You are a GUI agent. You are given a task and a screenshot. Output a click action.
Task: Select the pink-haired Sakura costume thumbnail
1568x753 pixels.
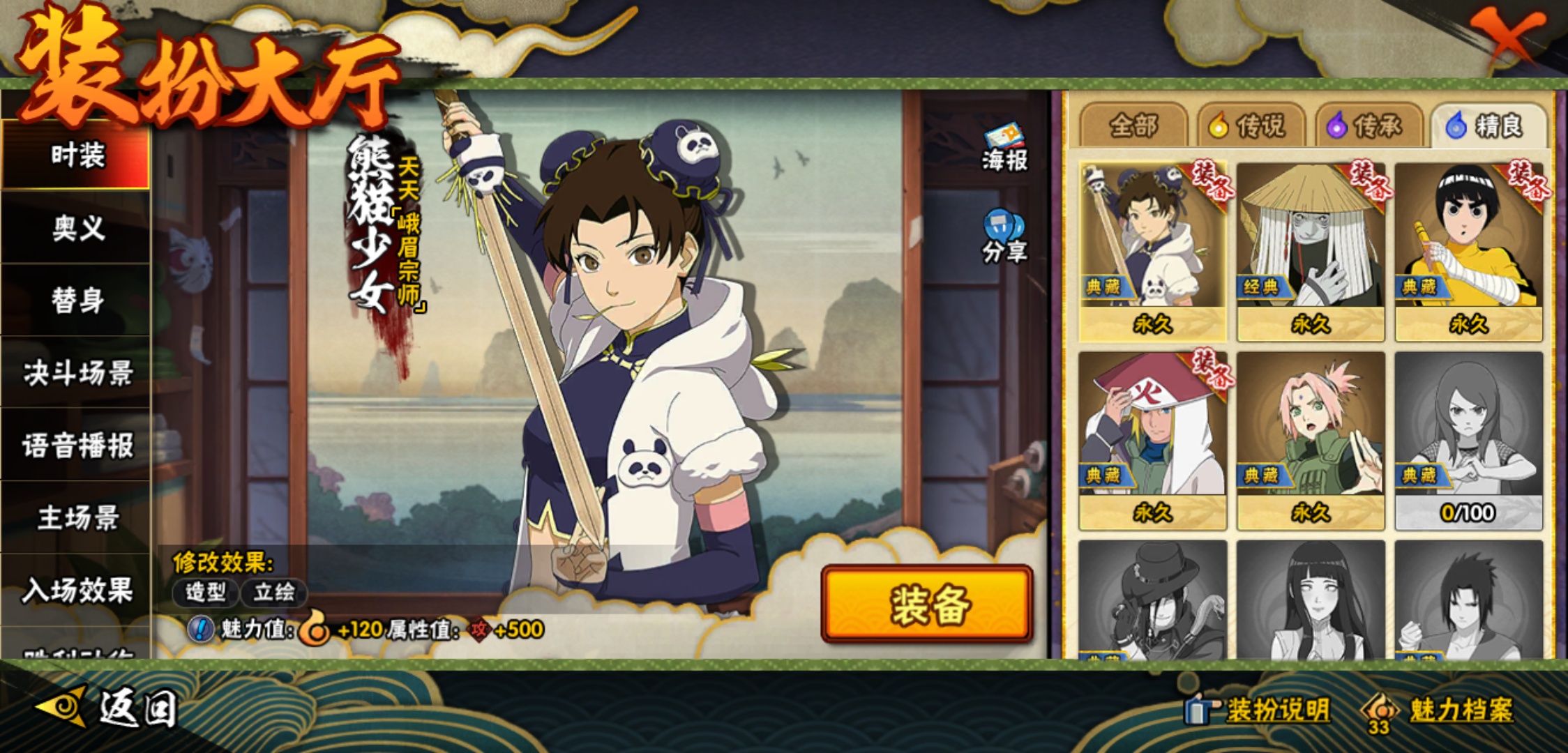[x=1311, y=441]
